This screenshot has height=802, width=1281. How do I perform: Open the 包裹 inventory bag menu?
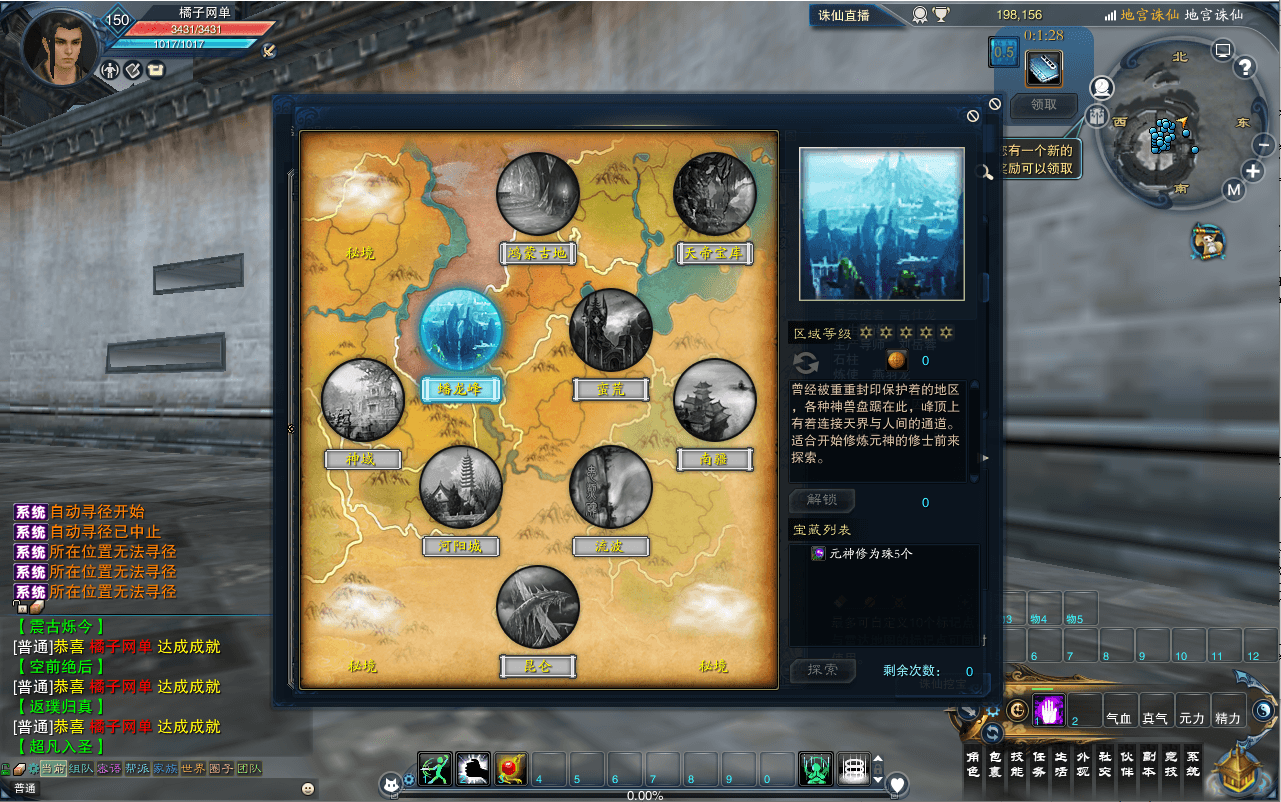pos(996,765)
